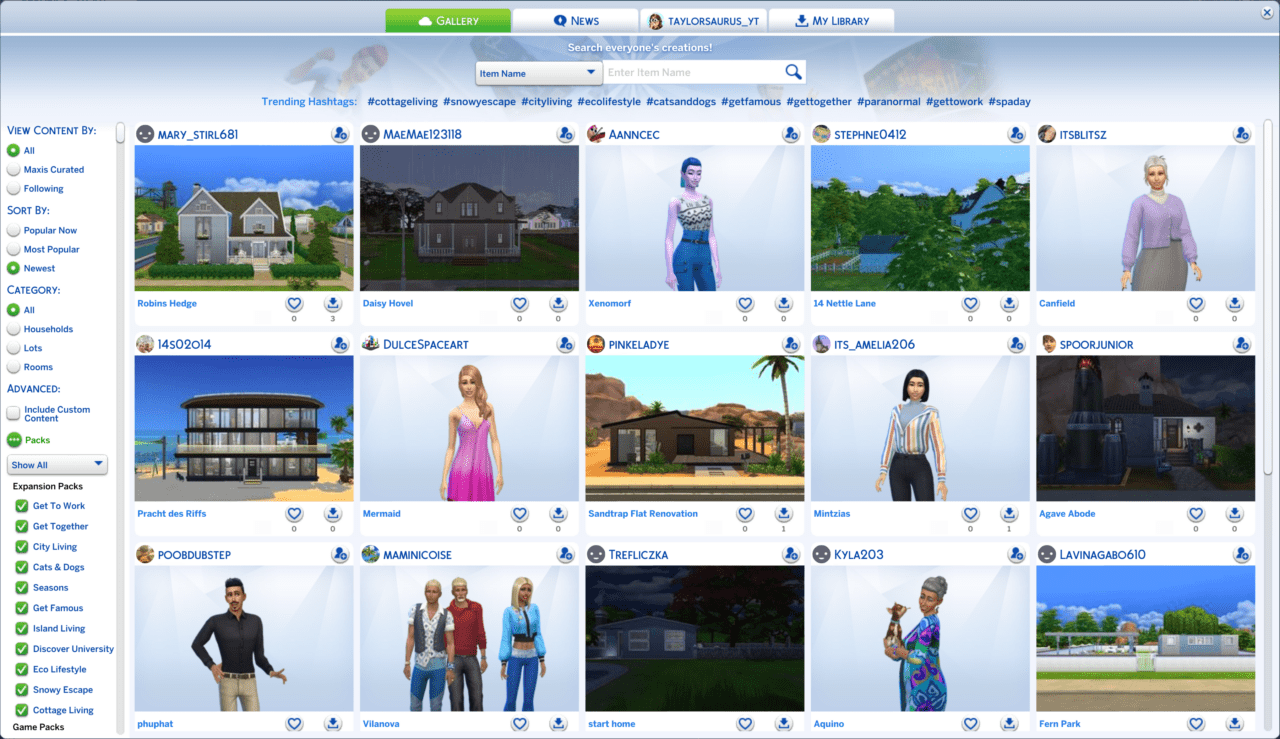Click the #paranormal trending hashtag
The width and height of the screenshot is (1280, 739).
pyautogui.click(x=888, y=101)
